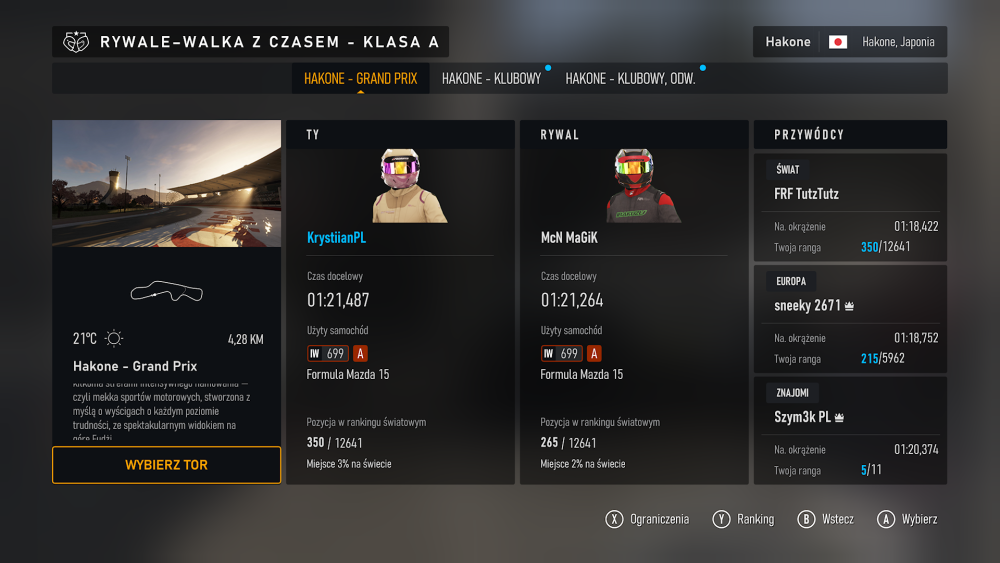Switch to the Hakone - Grand Prix tab
1000x563 pixels.
click(360, 79)
